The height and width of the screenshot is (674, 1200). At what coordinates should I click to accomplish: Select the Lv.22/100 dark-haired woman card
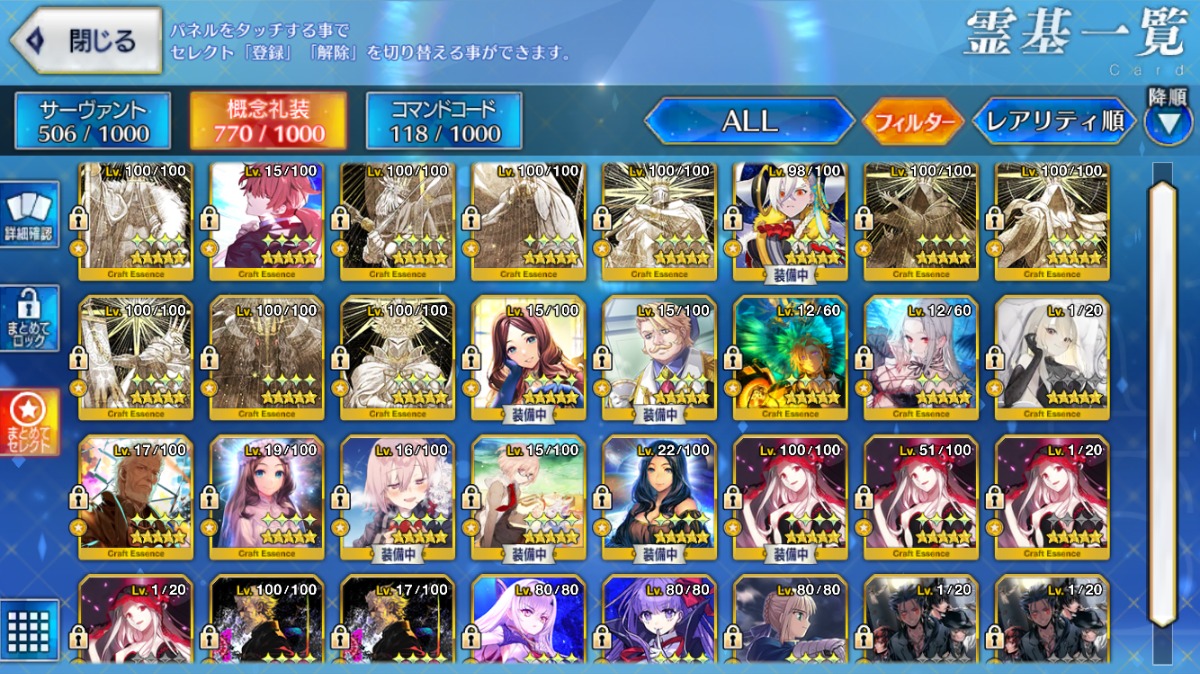pyautogui.click(x=659, y=498)
